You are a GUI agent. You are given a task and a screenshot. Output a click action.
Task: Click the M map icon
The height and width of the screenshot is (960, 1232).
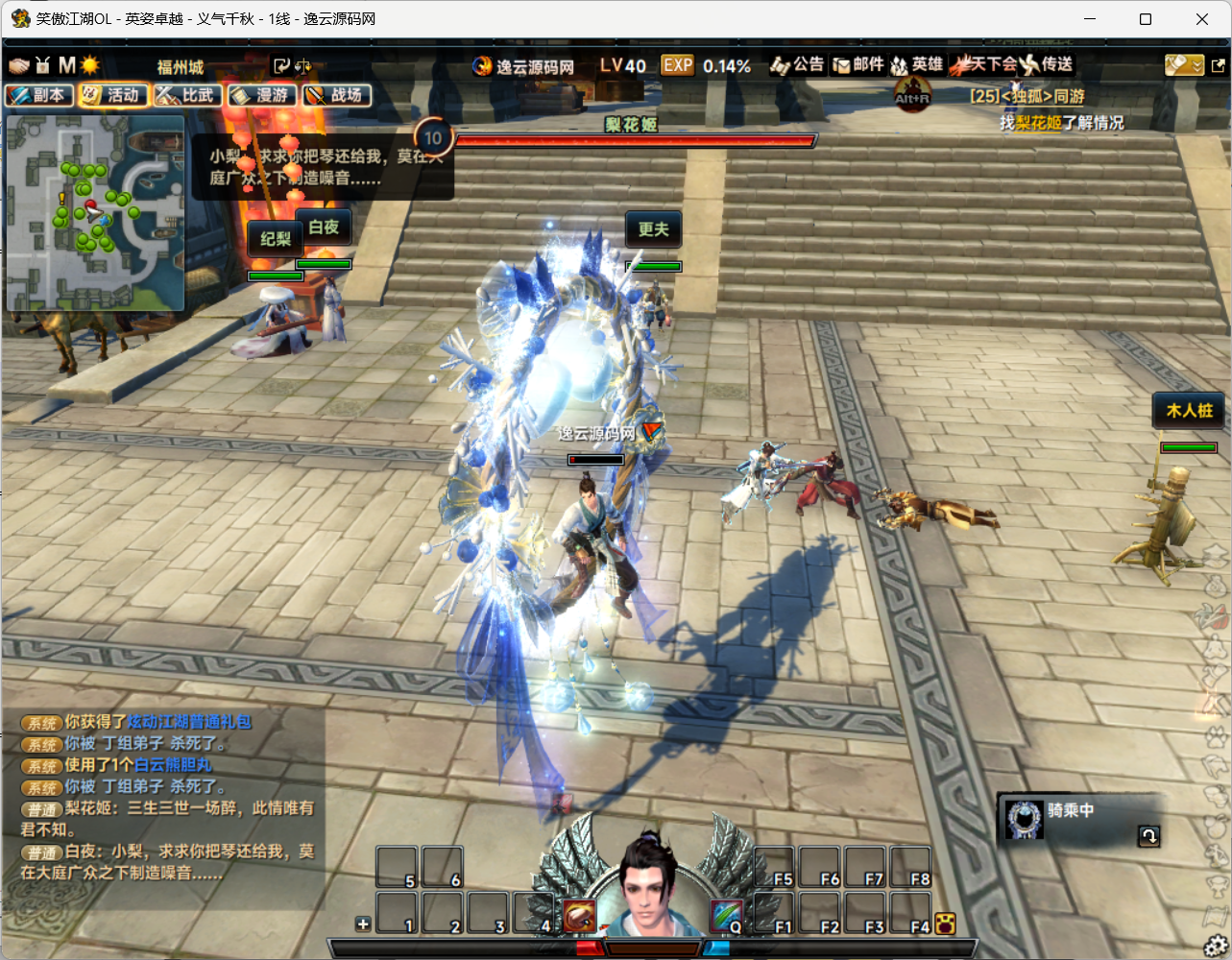point(66,65)
